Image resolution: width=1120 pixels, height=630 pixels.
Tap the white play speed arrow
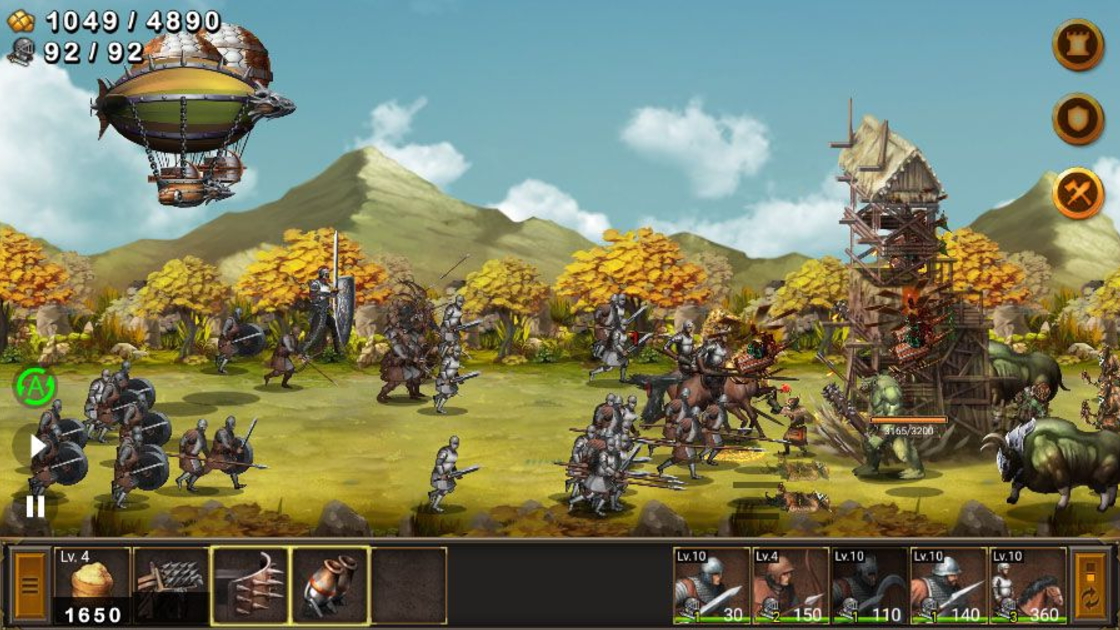[36, 446]
